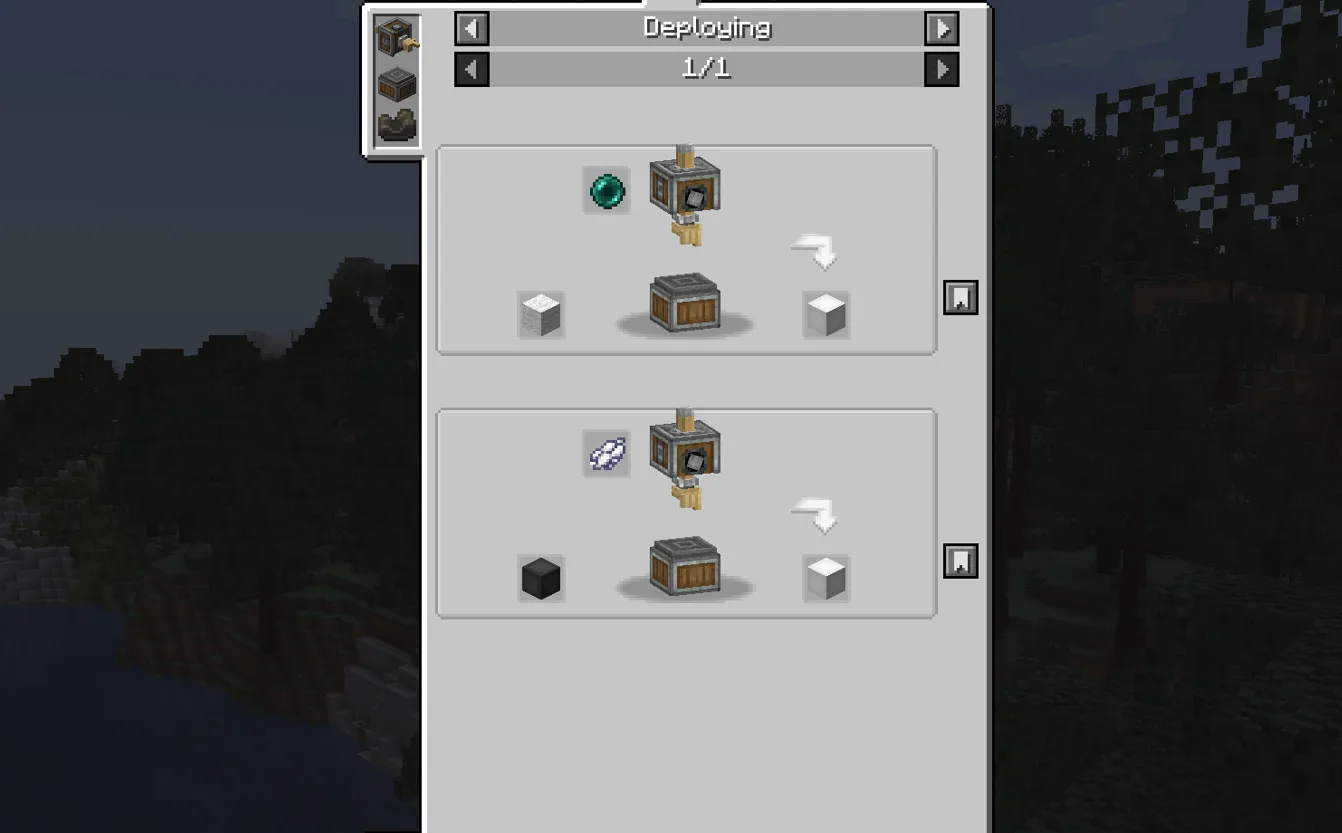Click the right arrow beside the 1/1 page counter
The width and height of the screenshot is (1342, 833).
(x=941, y=69)
